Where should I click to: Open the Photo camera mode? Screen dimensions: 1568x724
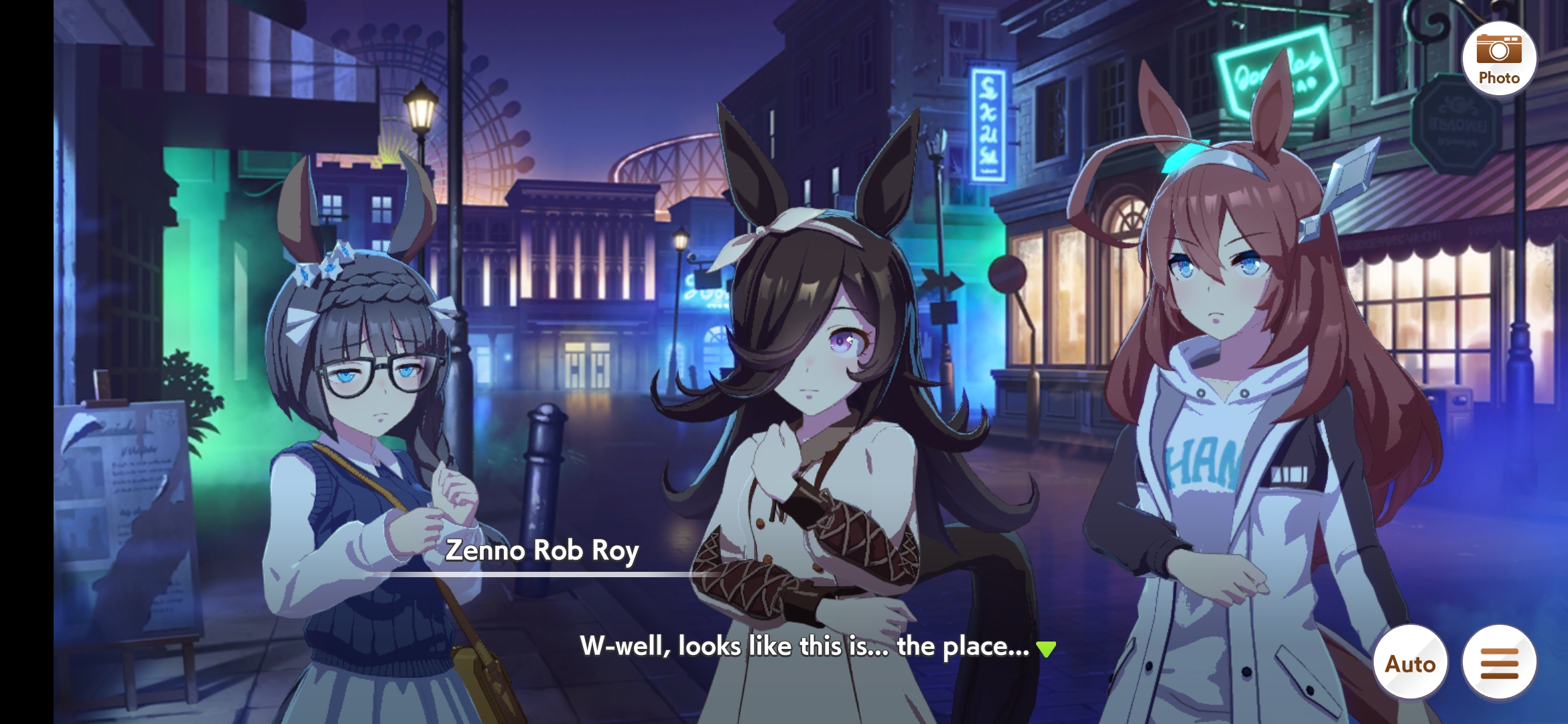coord(1498,59)
